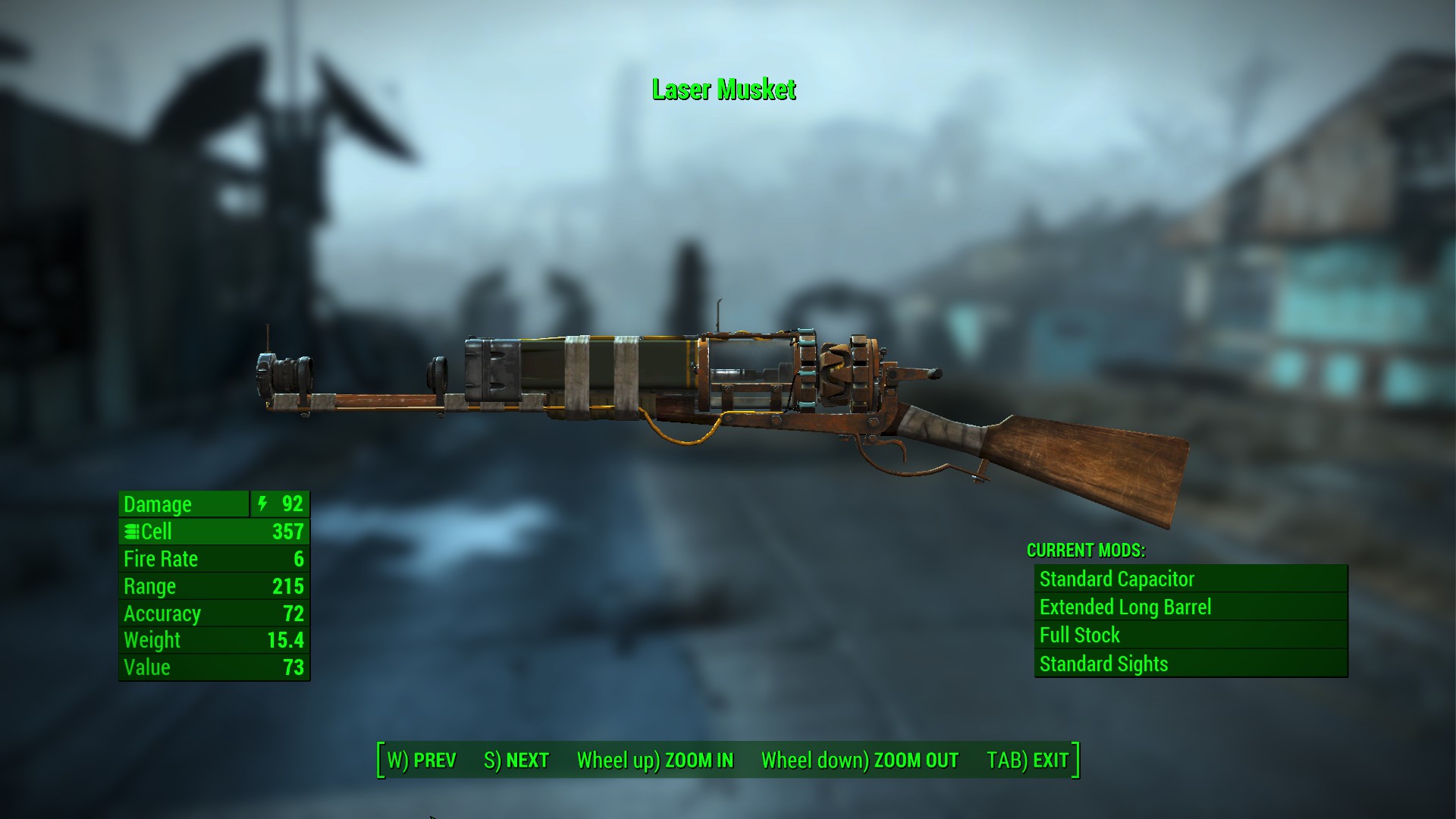This screenshot has width=1456, height=819.
Task: Click the lightning bolt damage icon
Action: [x=262, y=504]
